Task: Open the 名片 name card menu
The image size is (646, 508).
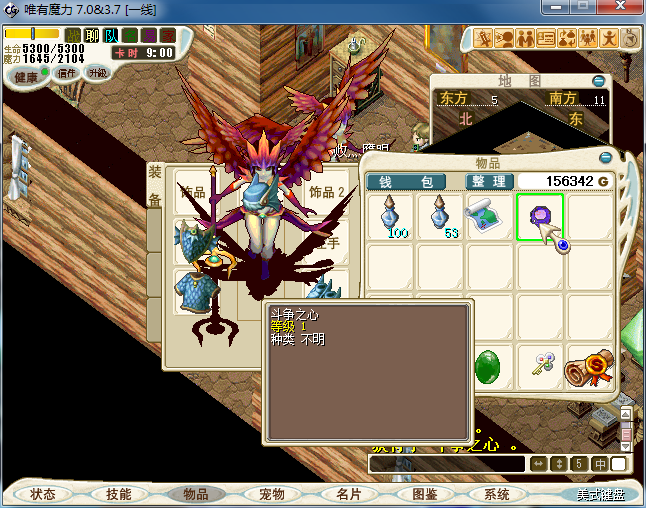Action: pyautogui.click(x=348, y=494)
